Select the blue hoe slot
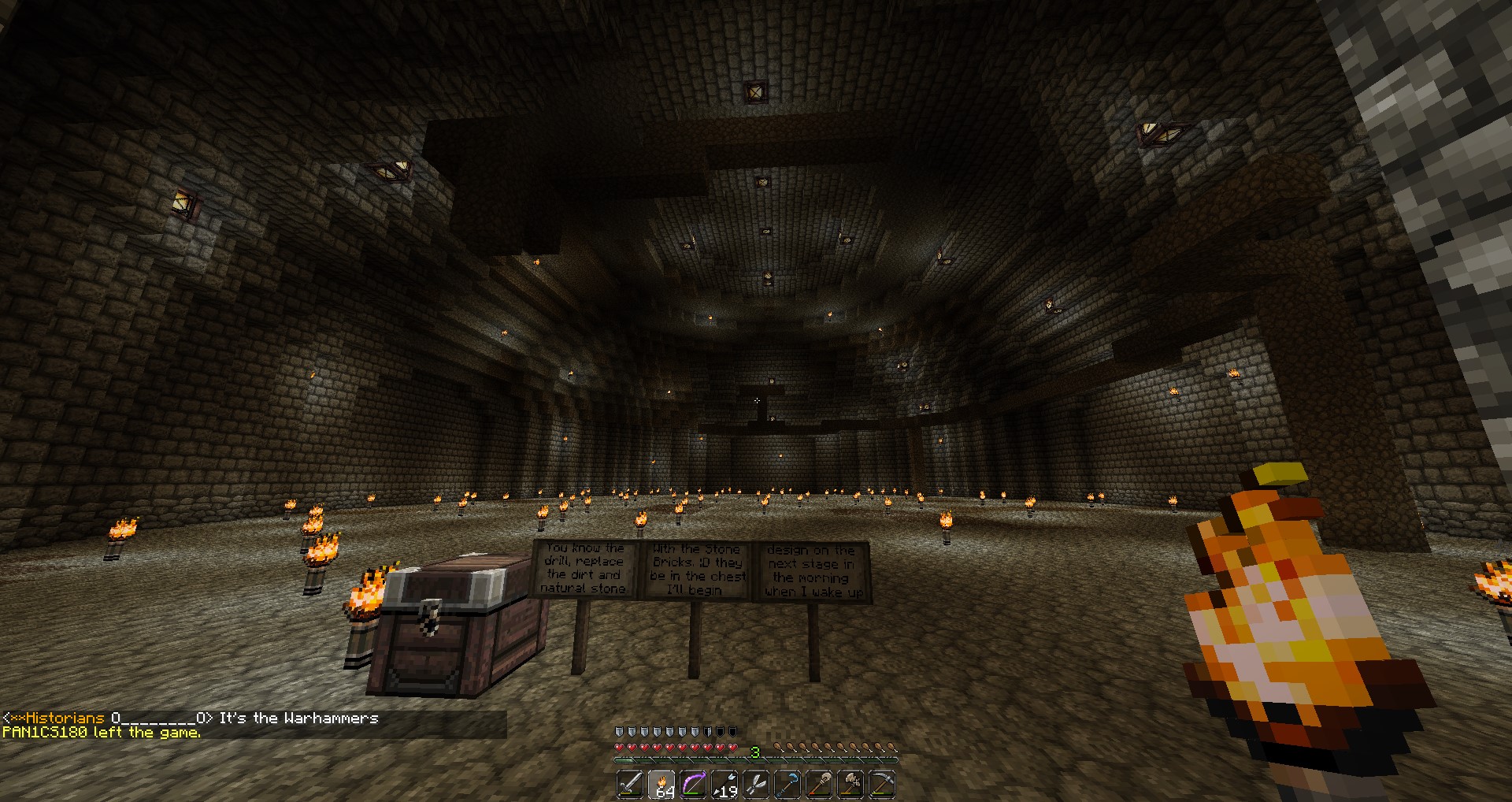The width and height of the screenshot is (1512, 802). click(787, 785)
